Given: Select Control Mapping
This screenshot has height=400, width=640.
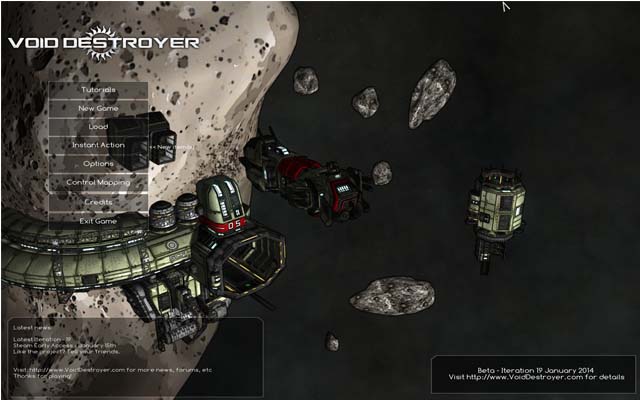Looking at the screenshot, I should click(x=98, y=183).
